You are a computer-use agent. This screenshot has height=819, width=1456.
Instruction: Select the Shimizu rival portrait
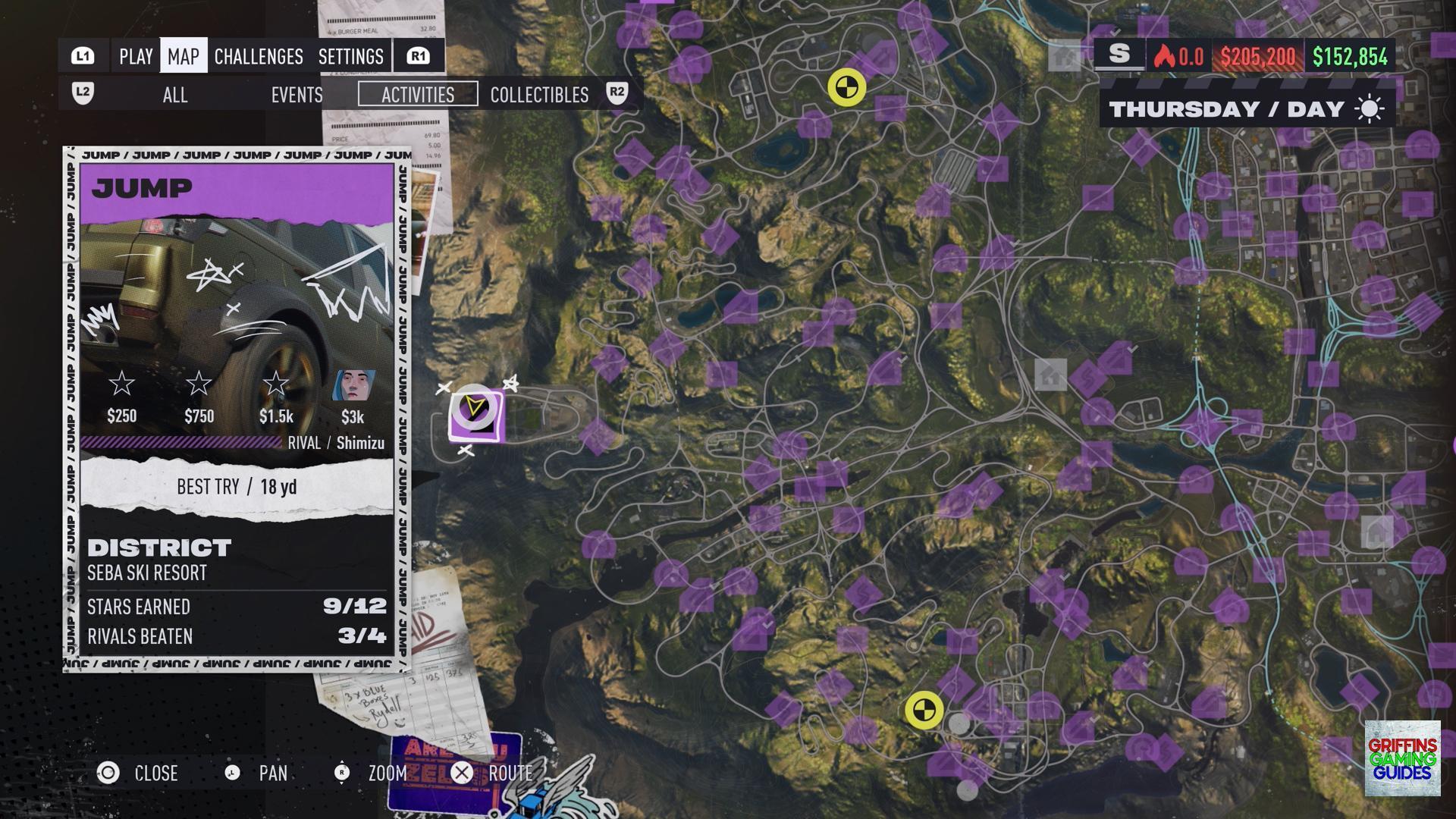tap(353, 386)
